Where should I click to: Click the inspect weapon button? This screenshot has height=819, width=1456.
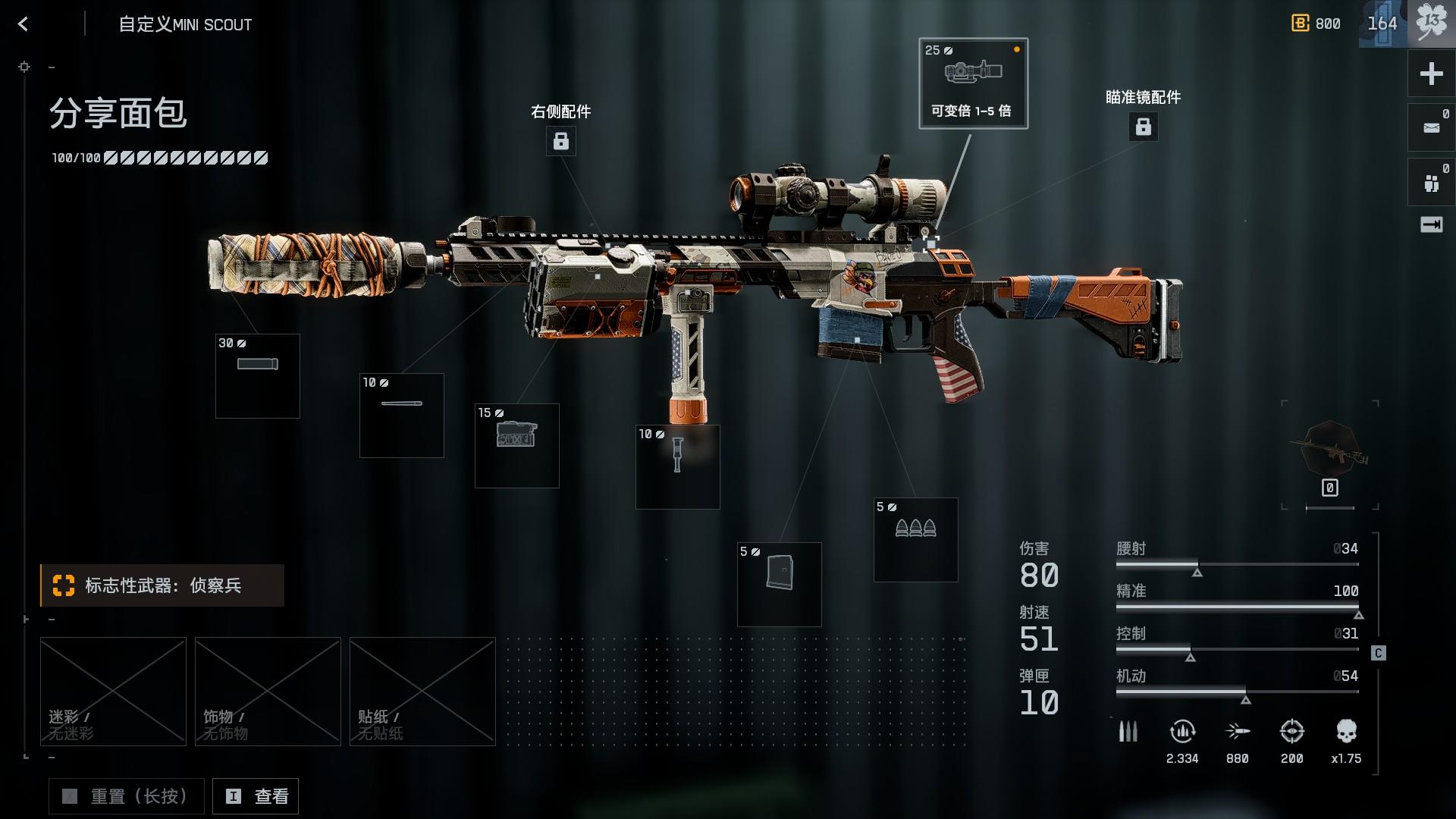point(256,796)
